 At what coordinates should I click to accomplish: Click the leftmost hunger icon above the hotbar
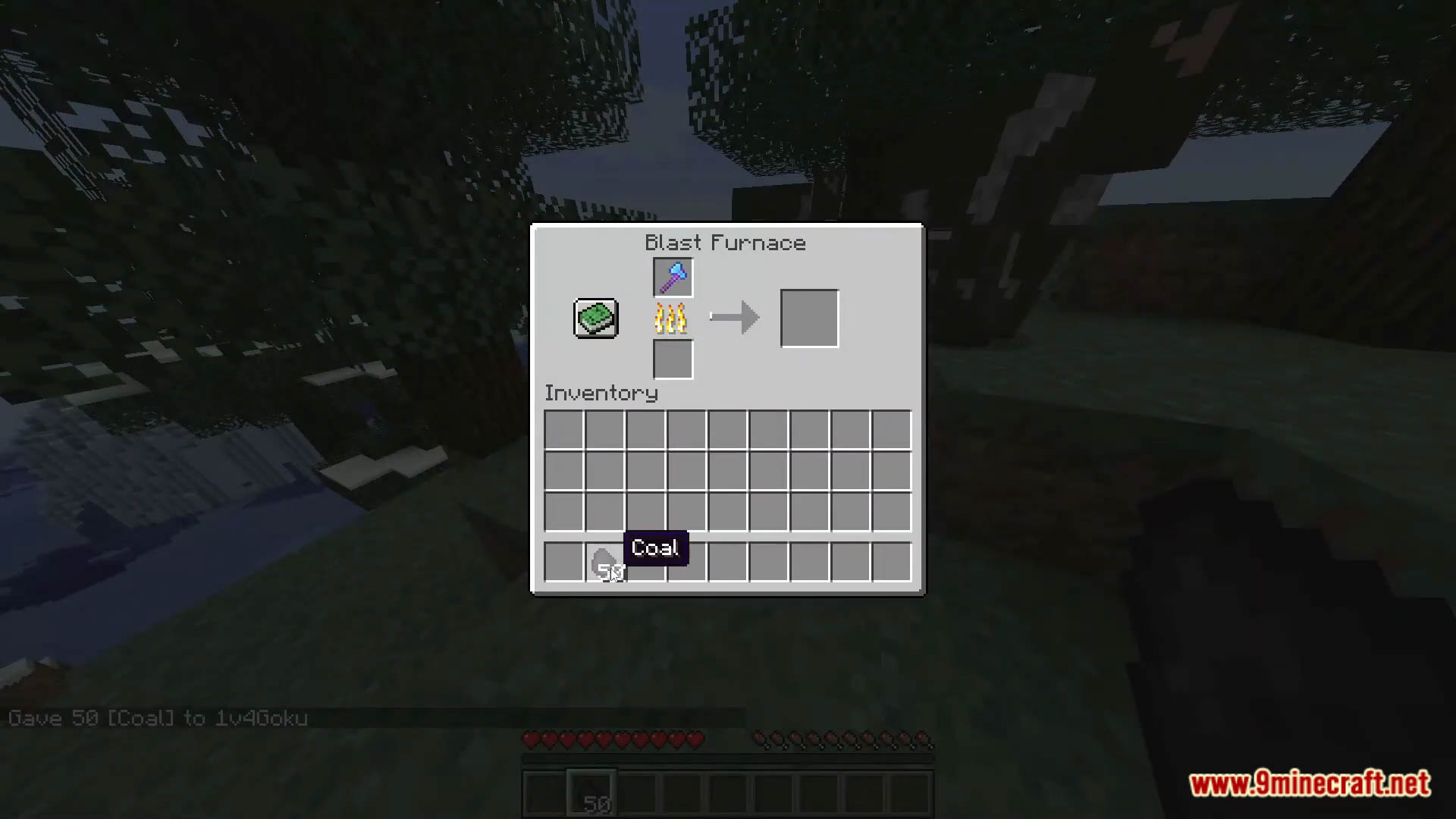point(757,738)
